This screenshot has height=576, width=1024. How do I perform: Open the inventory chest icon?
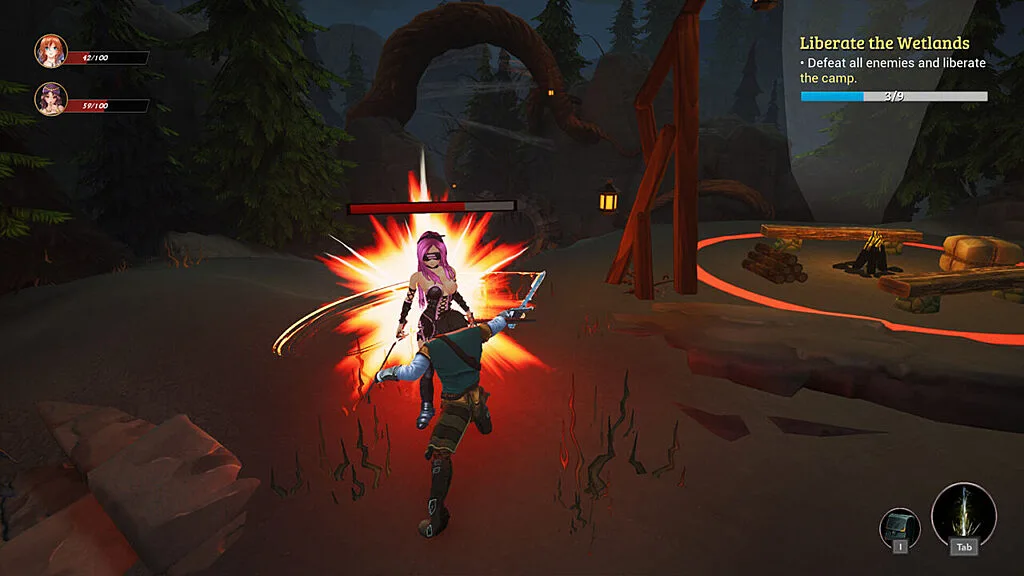(x=899, y=526)
